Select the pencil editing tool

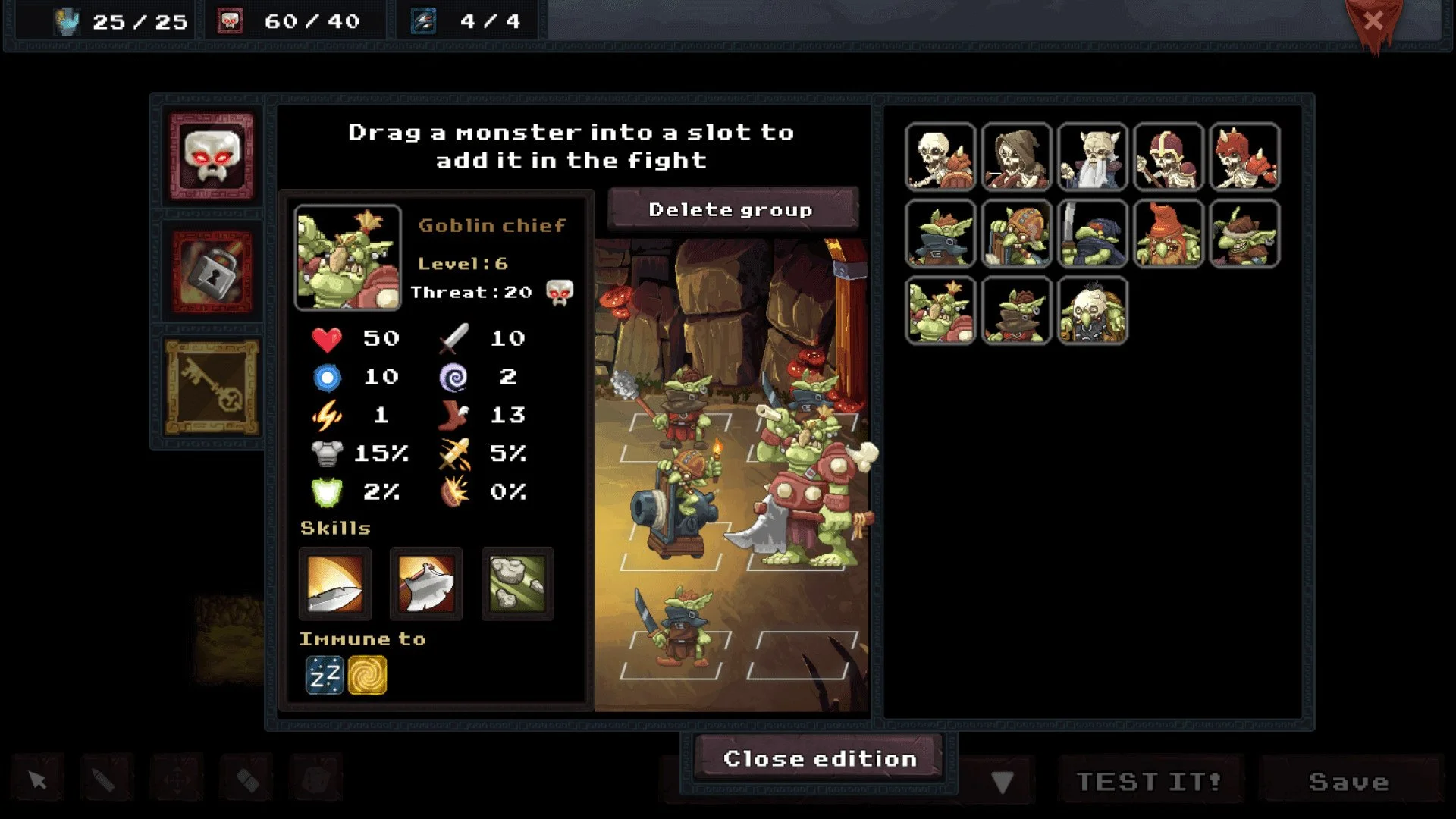106,777
